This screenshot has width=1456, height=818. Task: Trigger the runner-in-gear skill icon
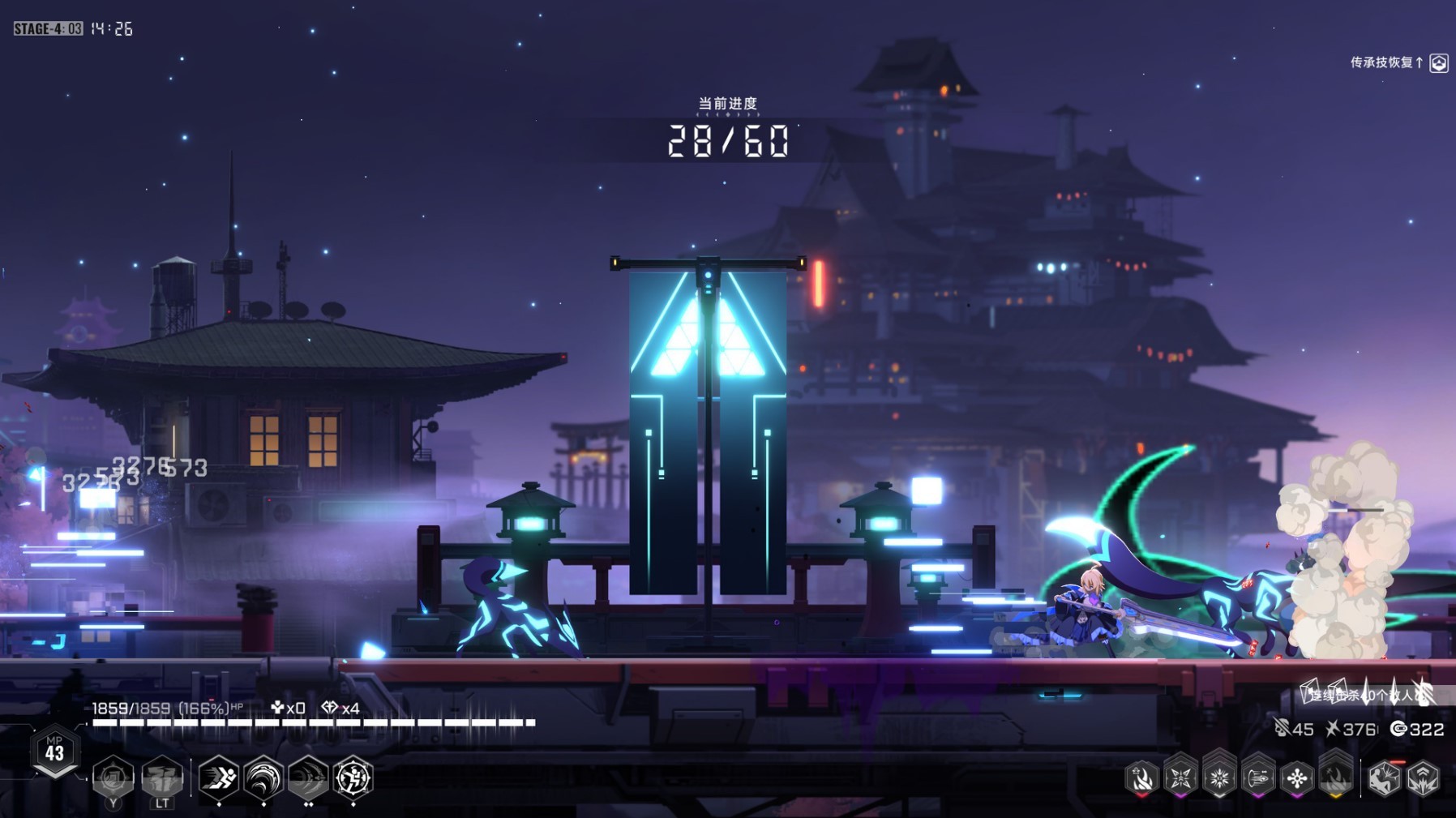pos(353,778)
